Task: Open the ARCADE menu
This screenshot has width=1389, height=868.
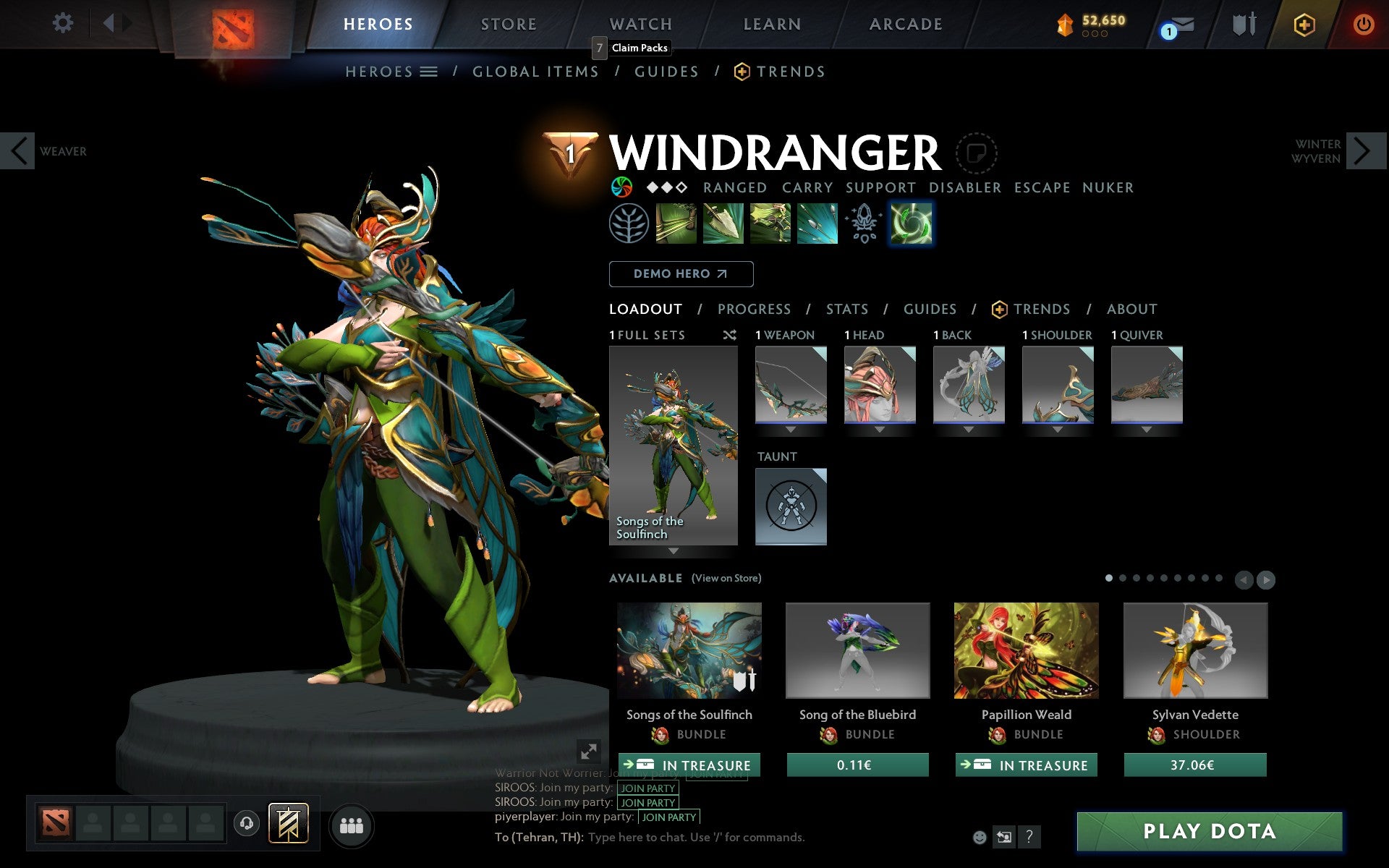Action: (x=905, y=24)
